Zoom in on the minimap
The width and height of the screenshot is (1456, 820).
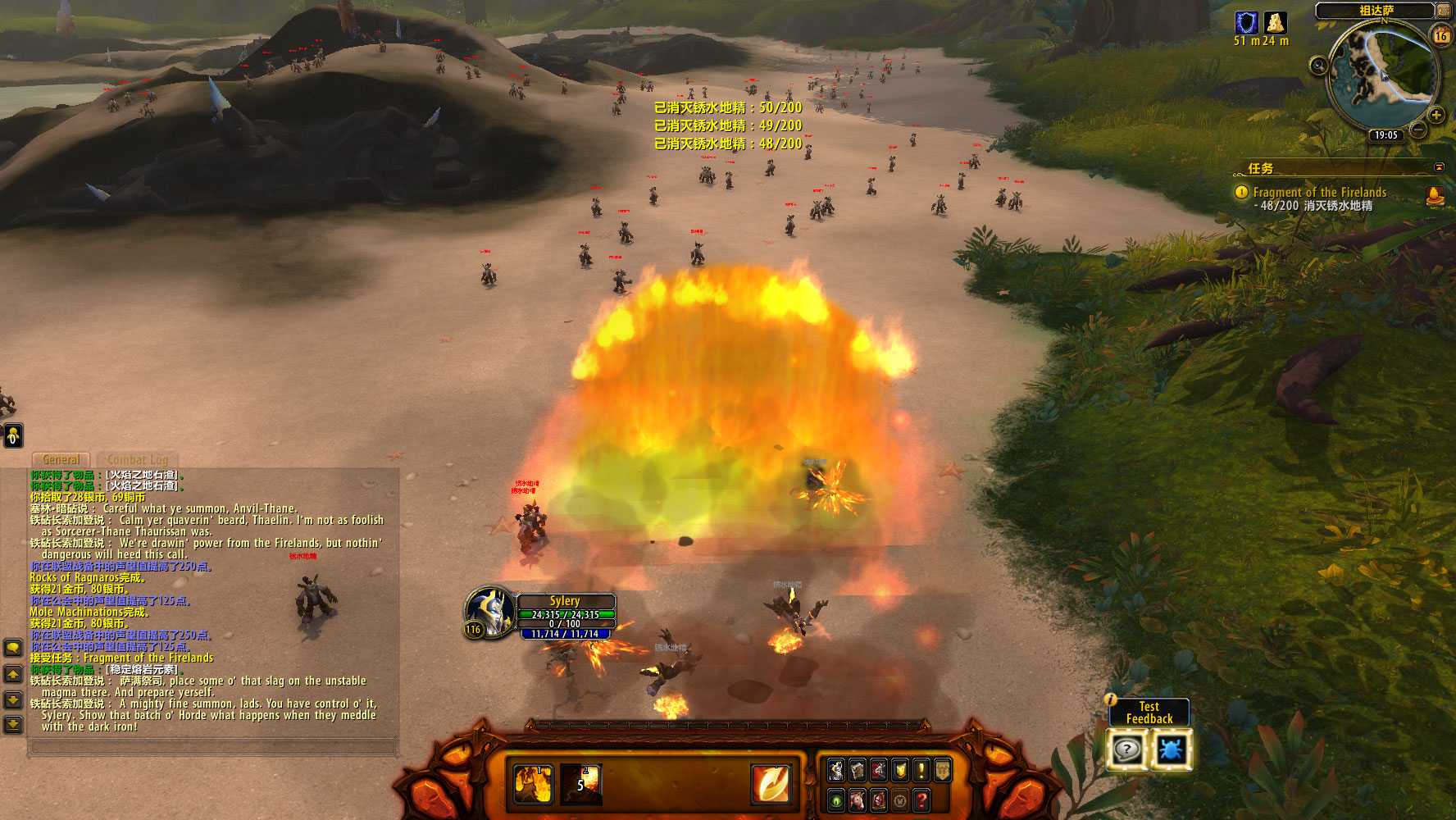(x=1436, y=115)
